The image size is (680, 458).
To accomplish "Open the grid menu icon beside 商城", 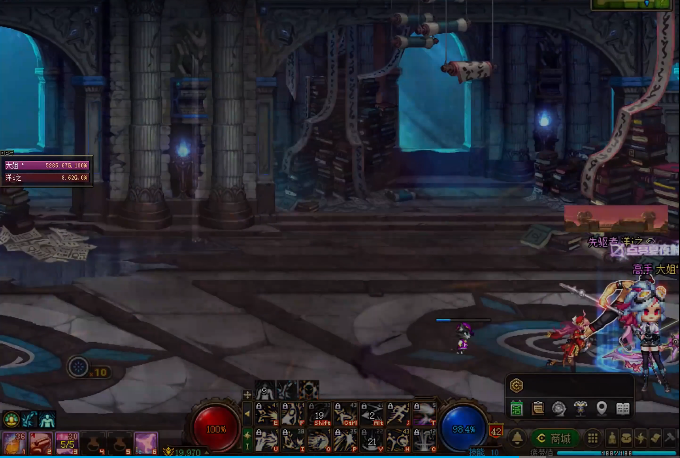I will tap(593, 438).
